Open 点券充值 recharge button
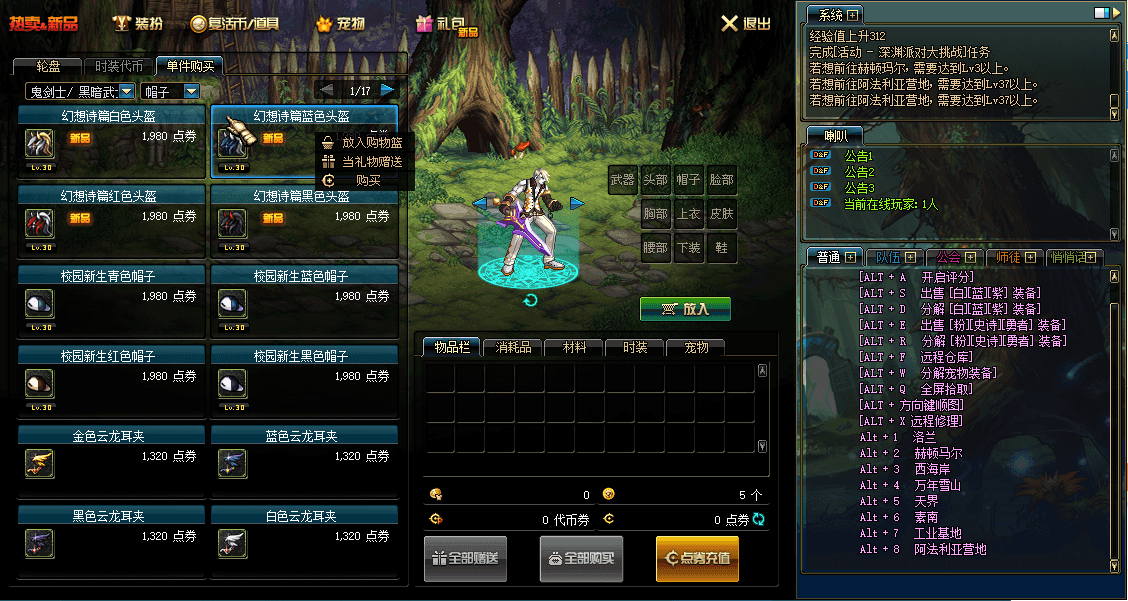 tap(697, 559)
